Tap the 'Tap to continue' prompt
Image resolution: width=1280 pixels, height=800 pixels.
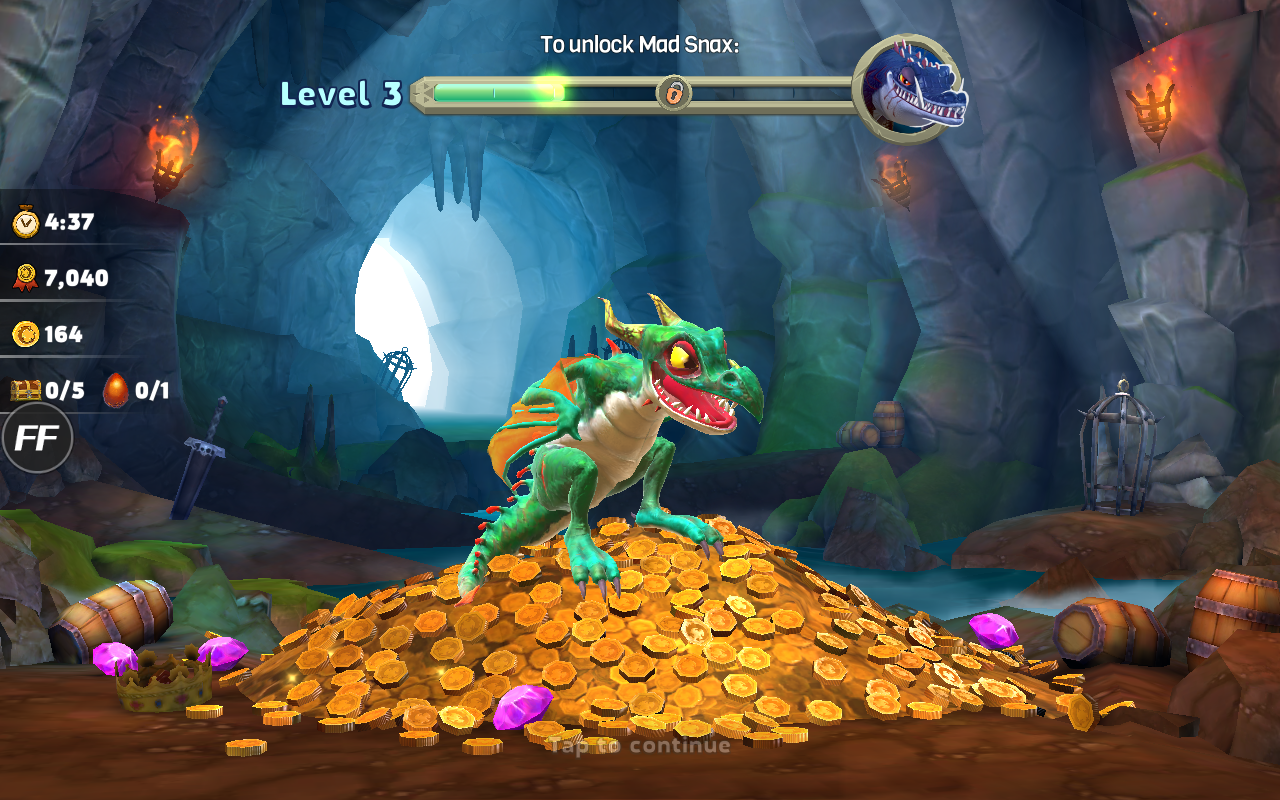[x=638, y=744]
